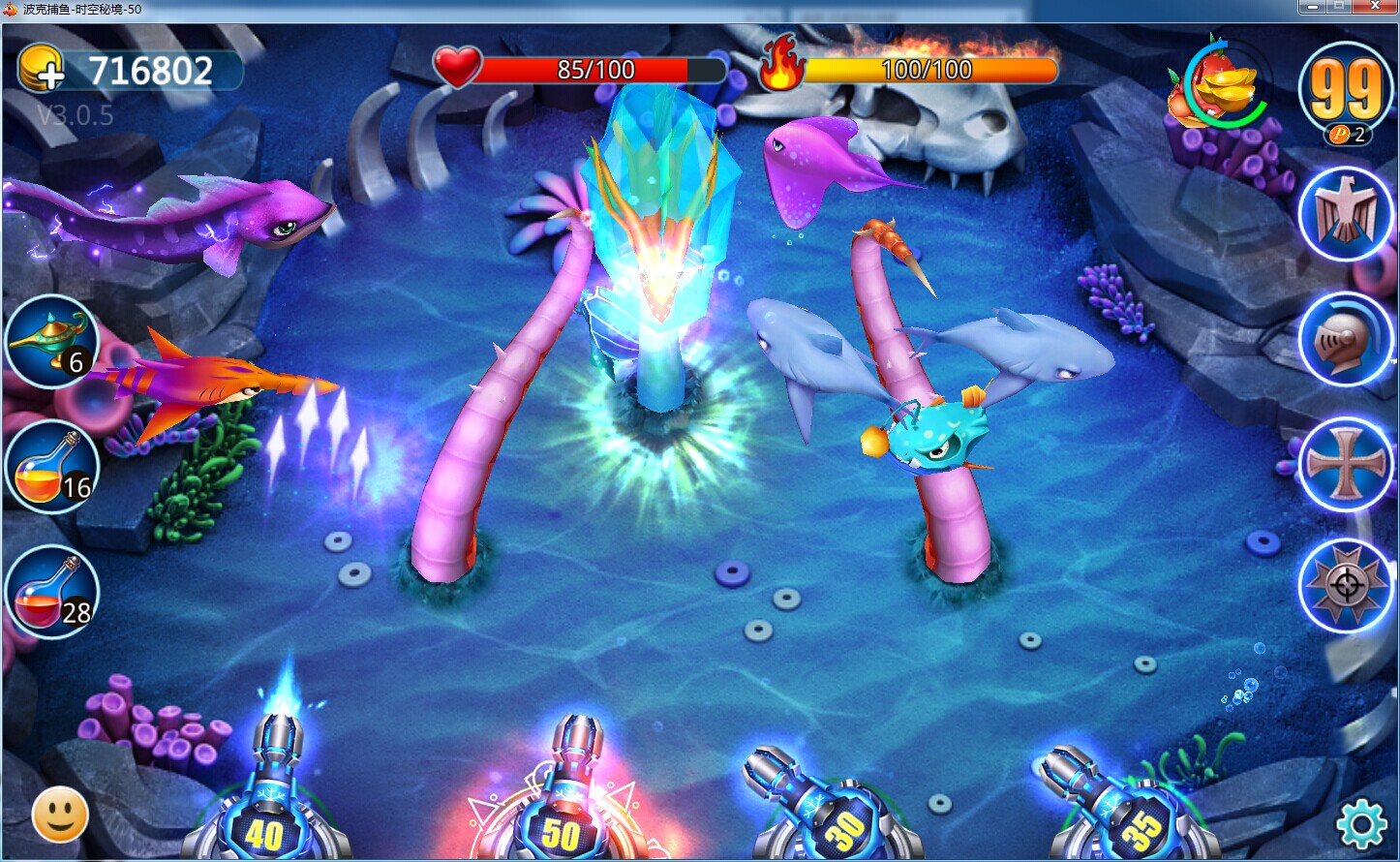Use the red potion flask

[50, 593]
